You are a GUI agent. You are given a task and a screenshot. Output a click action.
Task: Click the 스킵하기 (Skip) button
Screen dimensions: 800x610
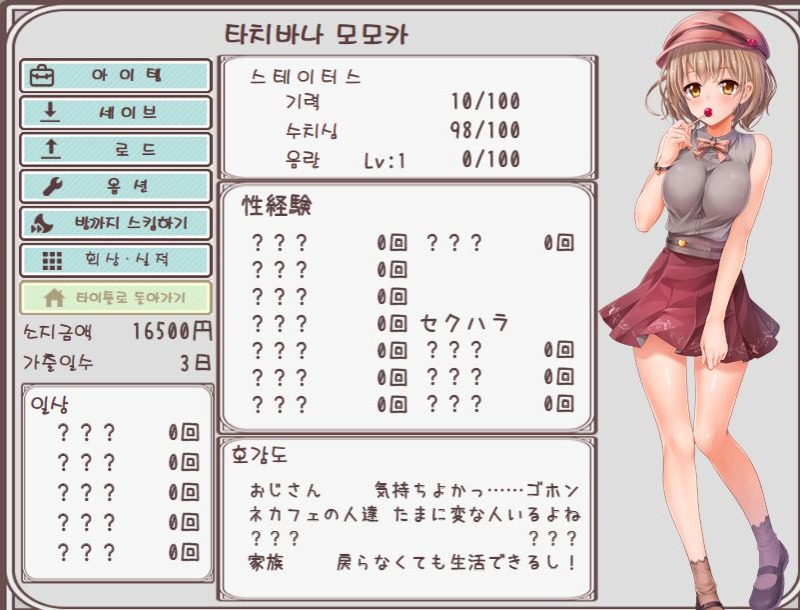pyautogui.click(x=115, y=223)
